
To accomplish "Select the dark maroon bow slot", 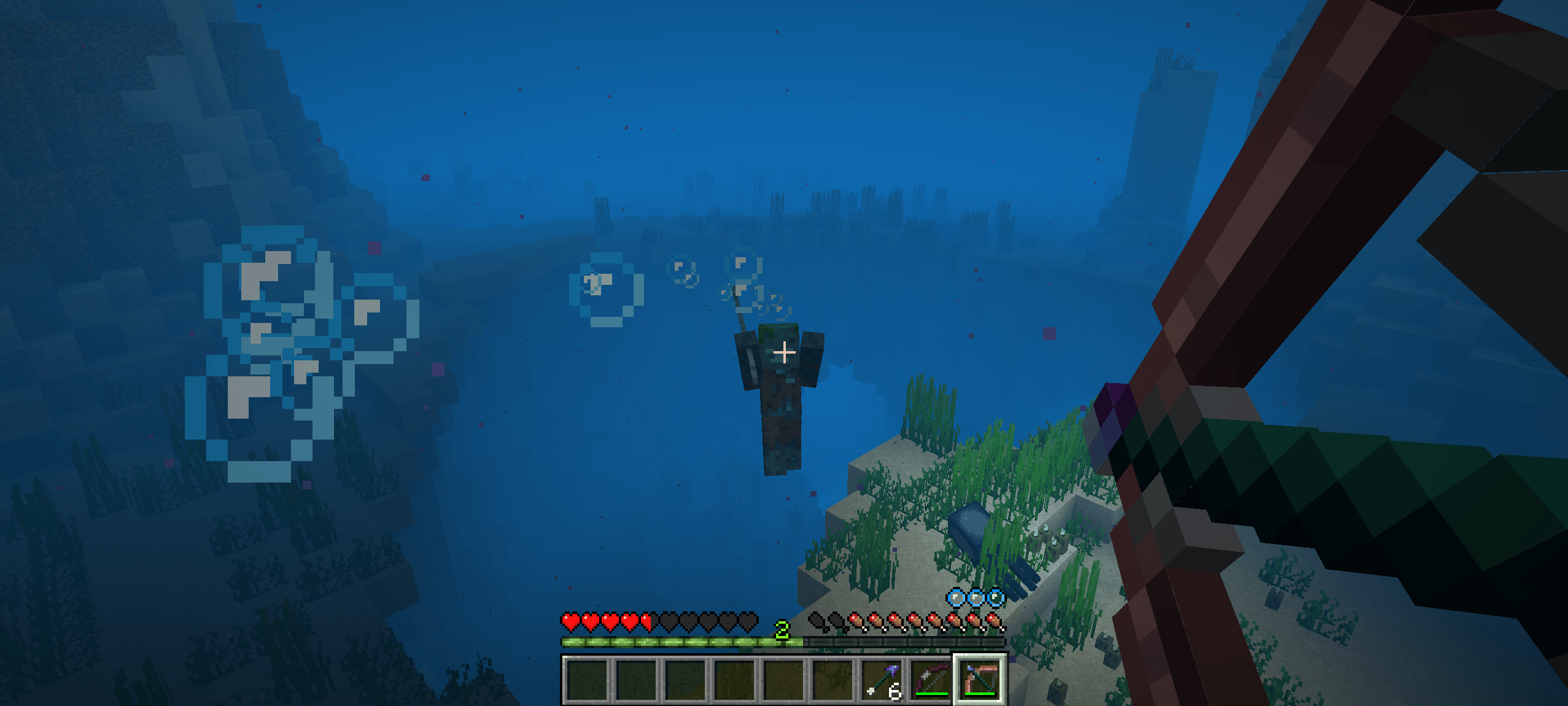I will coord(931,679).
